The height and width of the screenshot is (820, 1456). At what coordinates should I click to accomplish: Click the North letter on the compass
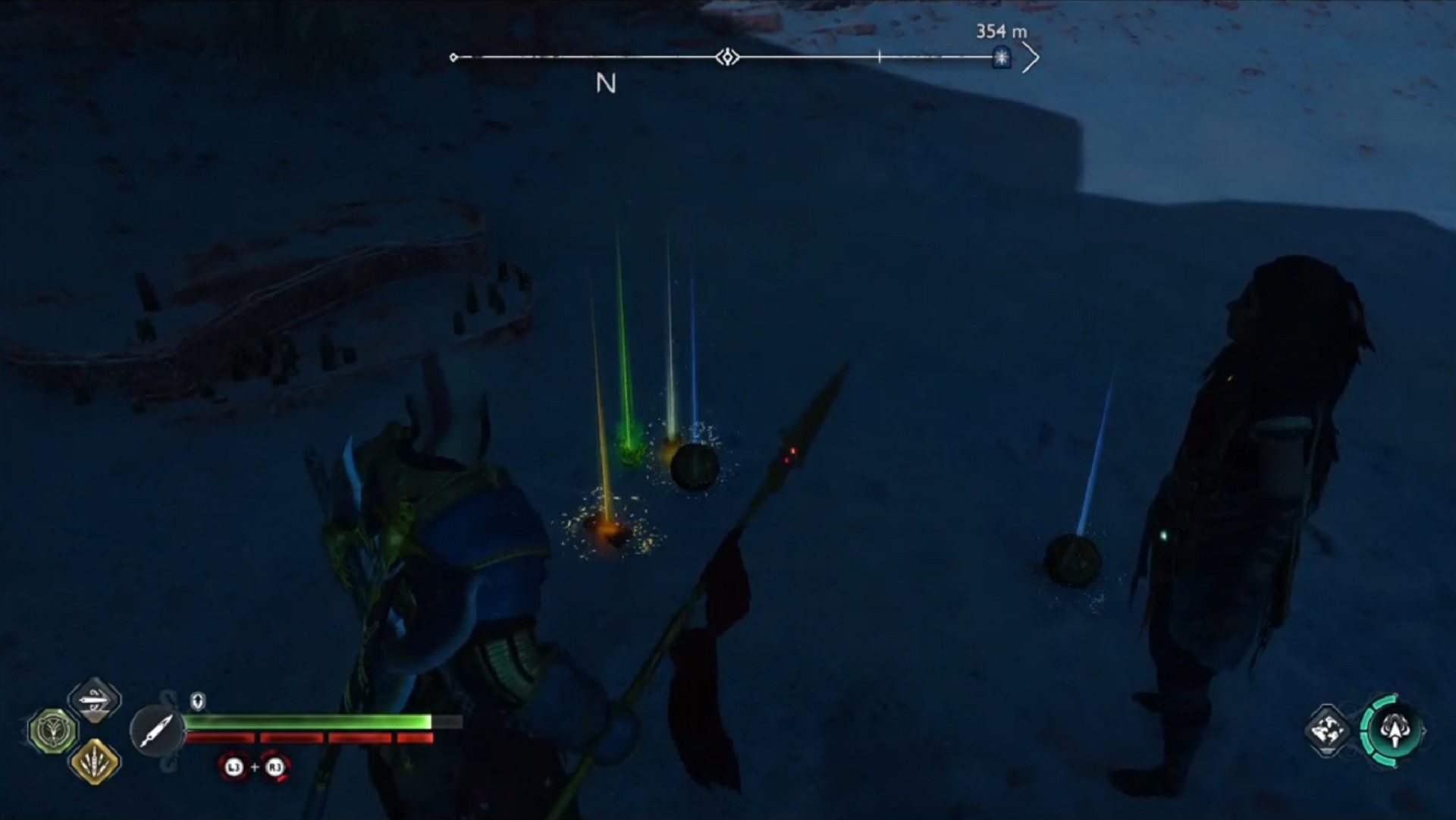[605, 83]
